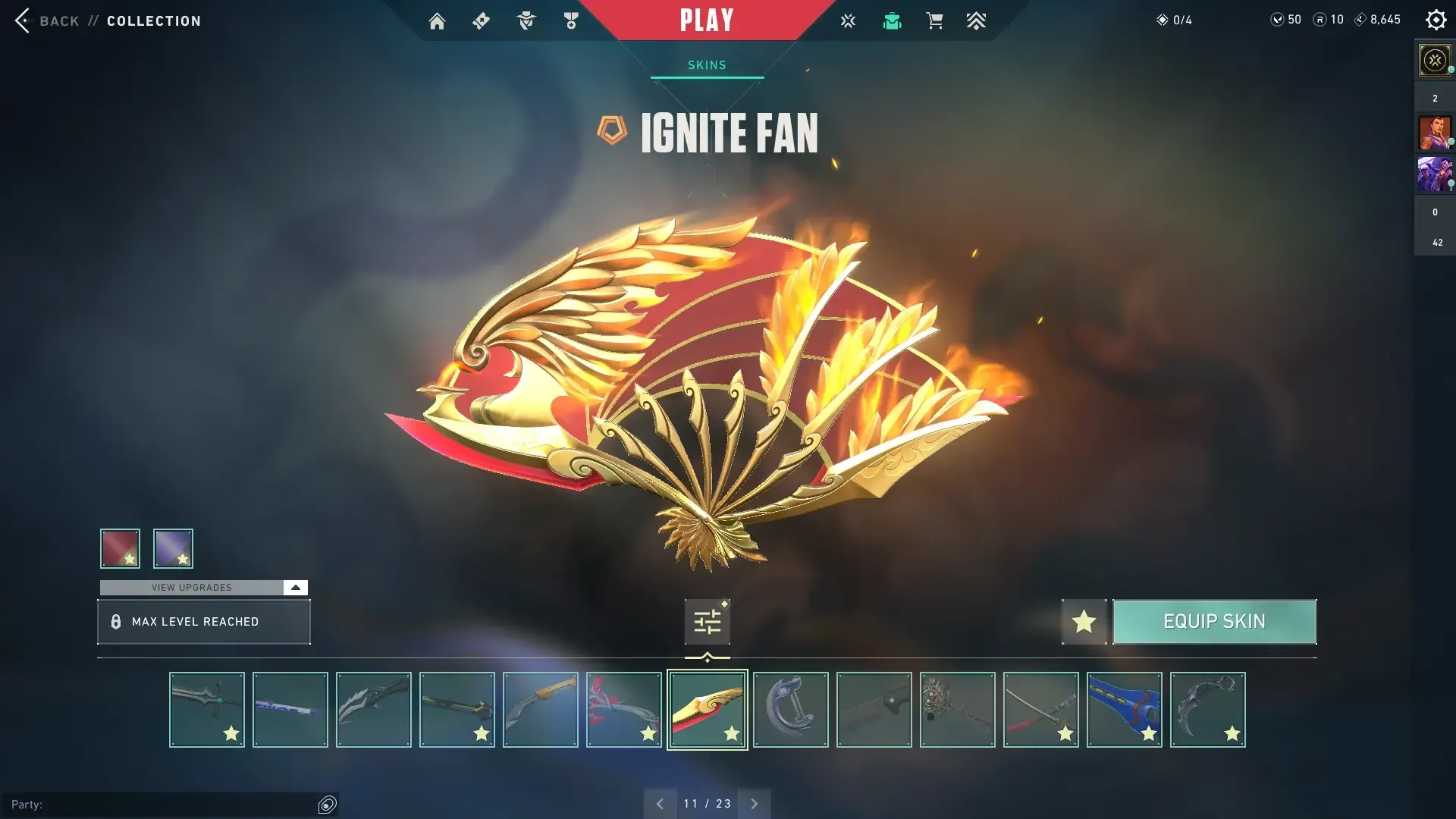Advance weapon pages with right arrow
The width and height of the screenshot is (1456, 819).
tap(754, 802)
